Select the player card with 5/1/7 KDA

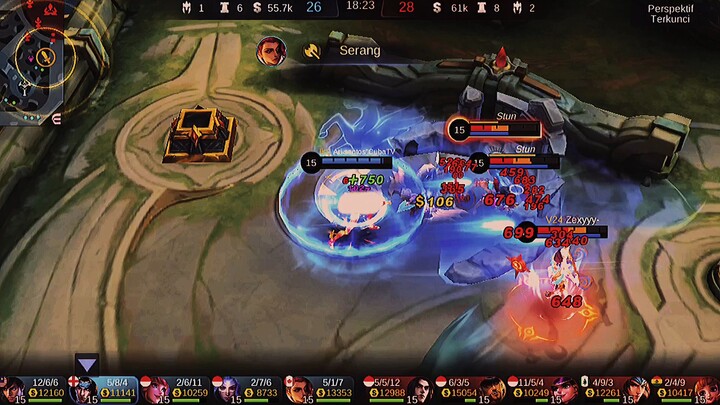pos(322,389)
